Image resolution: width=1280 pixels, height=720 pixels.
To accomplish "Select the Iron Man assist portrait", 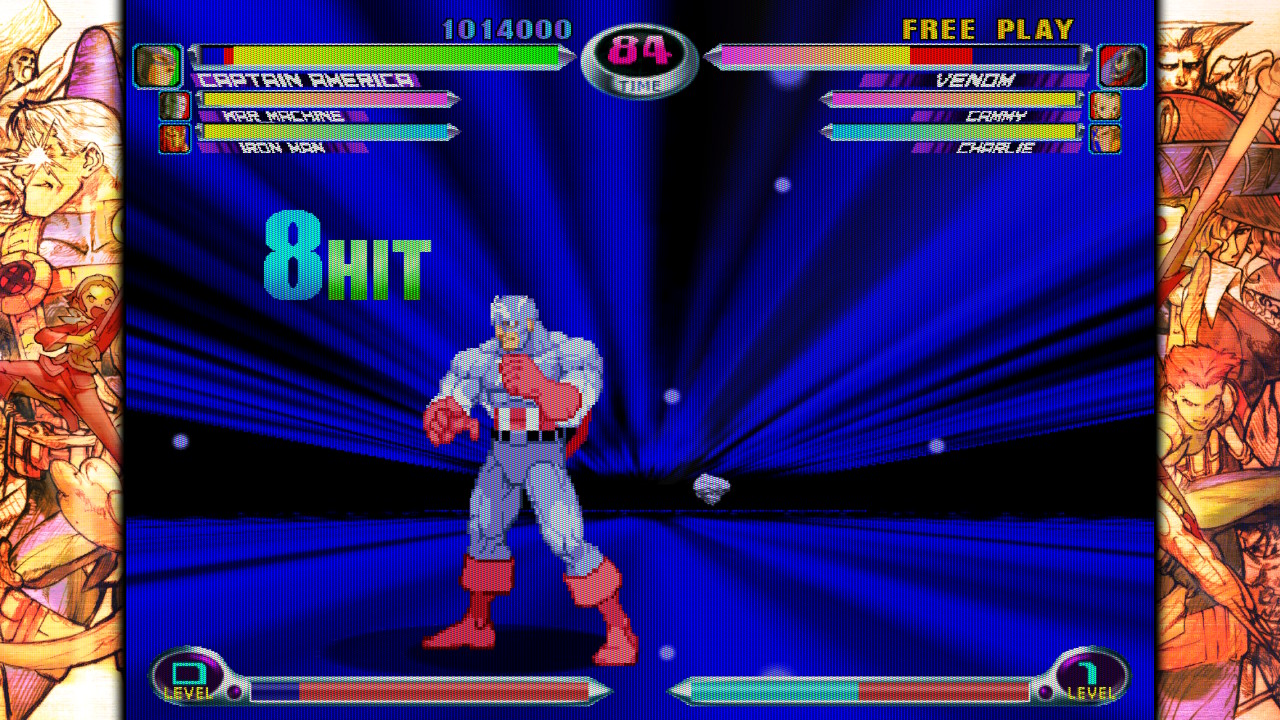I will click(x=175, y=138).
